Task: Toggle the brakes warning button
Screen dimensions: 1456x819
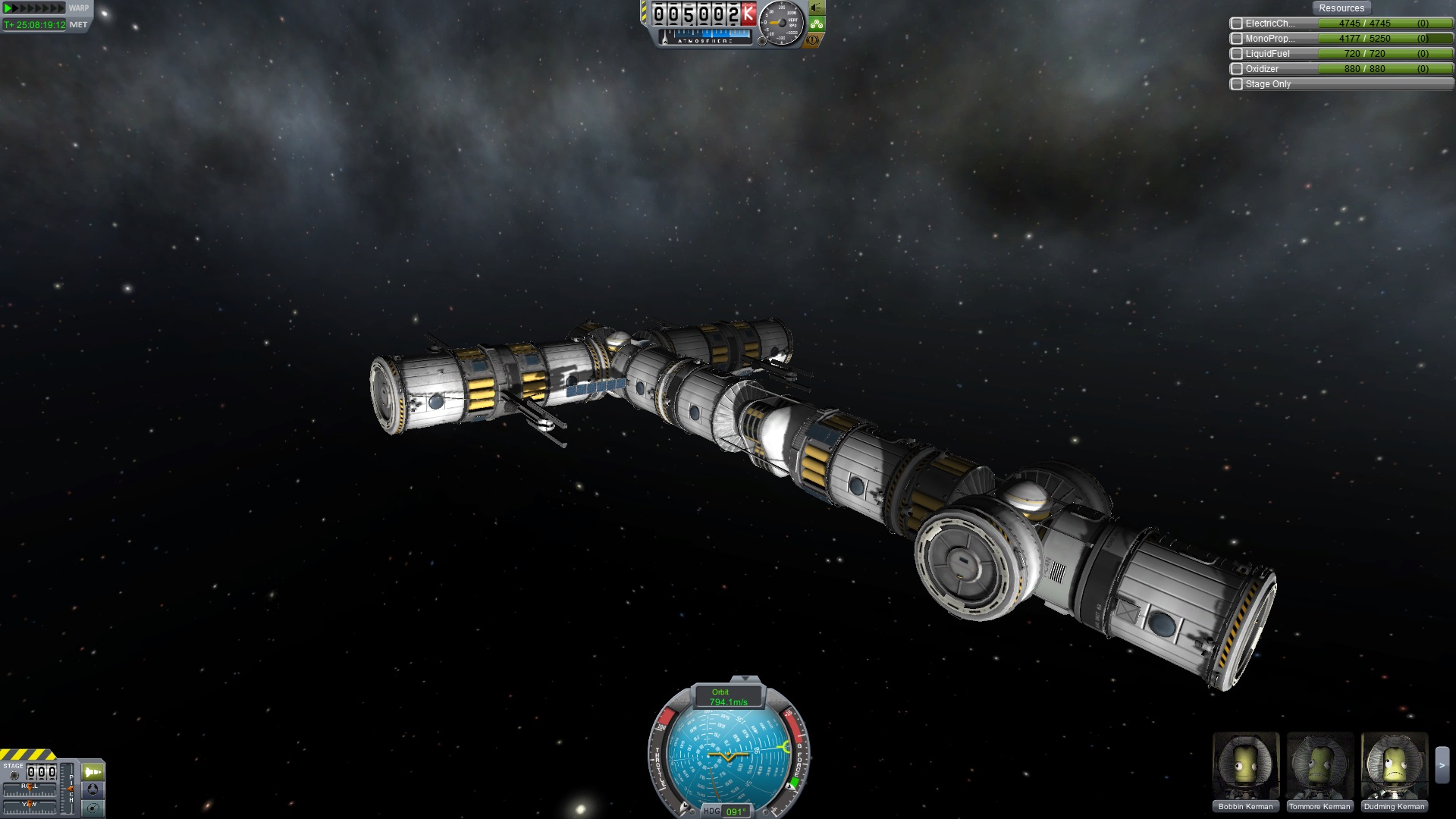Action: [814, 39]
